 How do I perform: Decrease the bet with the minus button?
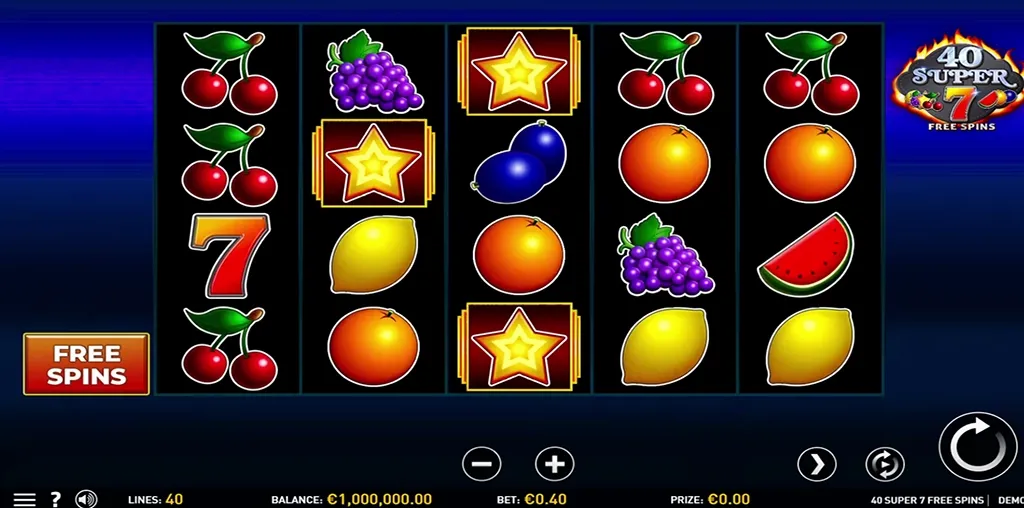point(481,464)
